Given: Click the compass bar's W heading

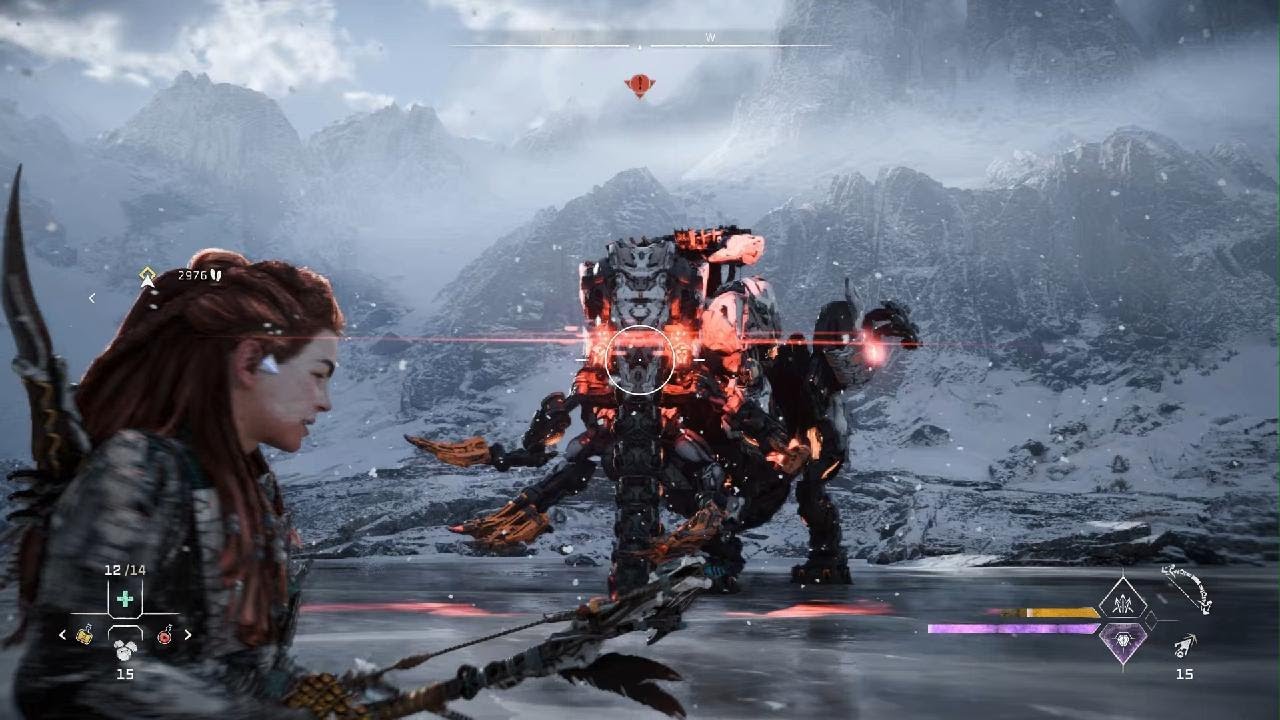Looking at the screenshot, I should tap(710, 38).
